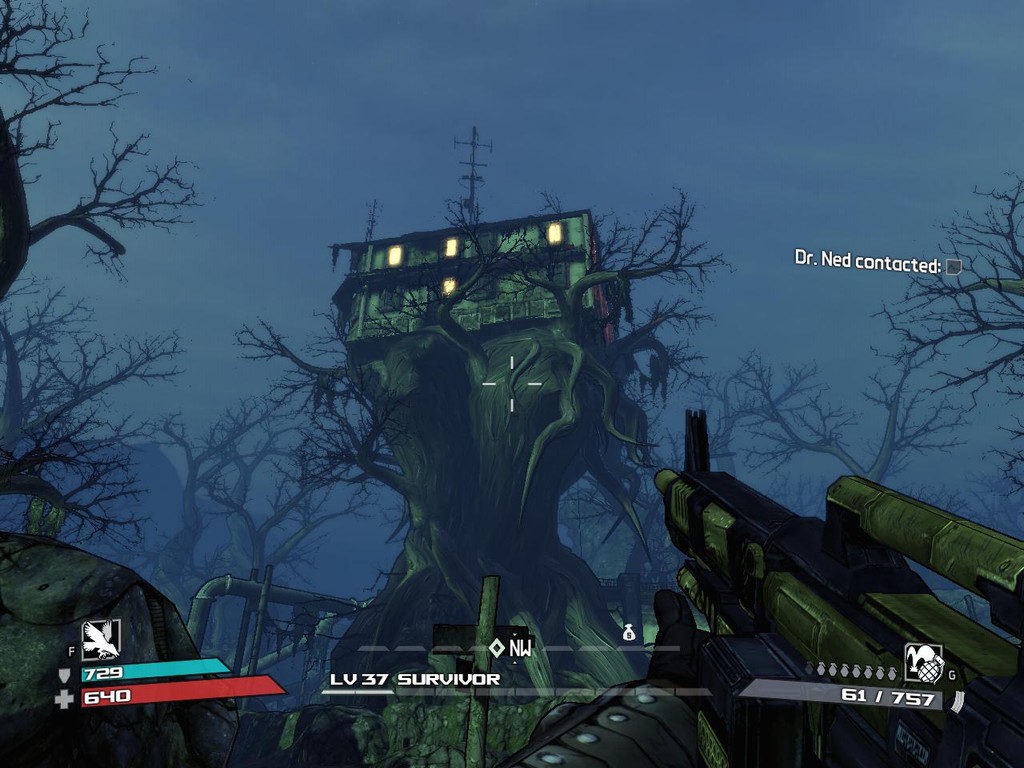The height and width of the screenshot is (768, 1024).
Task: Click the Dr. Ned contacted objective checkbox
Action: click(954, 267)
